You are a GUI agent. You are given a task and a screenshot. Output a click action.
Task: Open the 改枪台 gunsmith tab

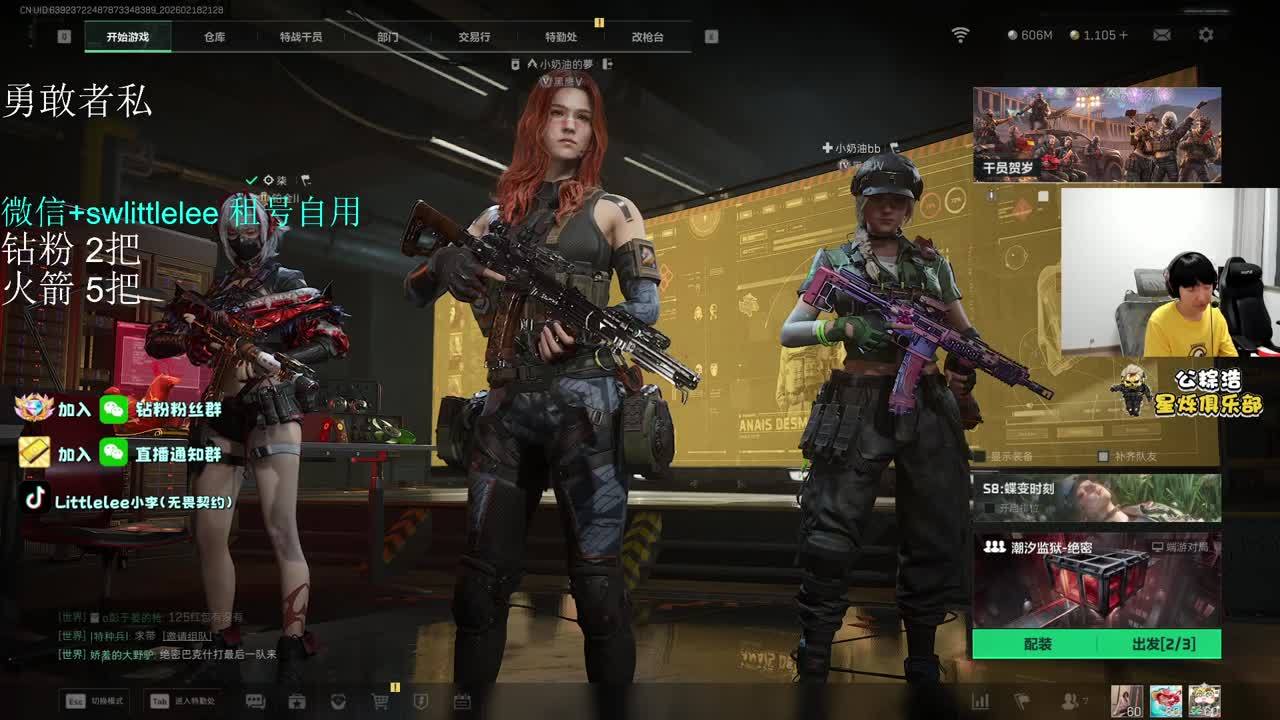pos(647,37)
